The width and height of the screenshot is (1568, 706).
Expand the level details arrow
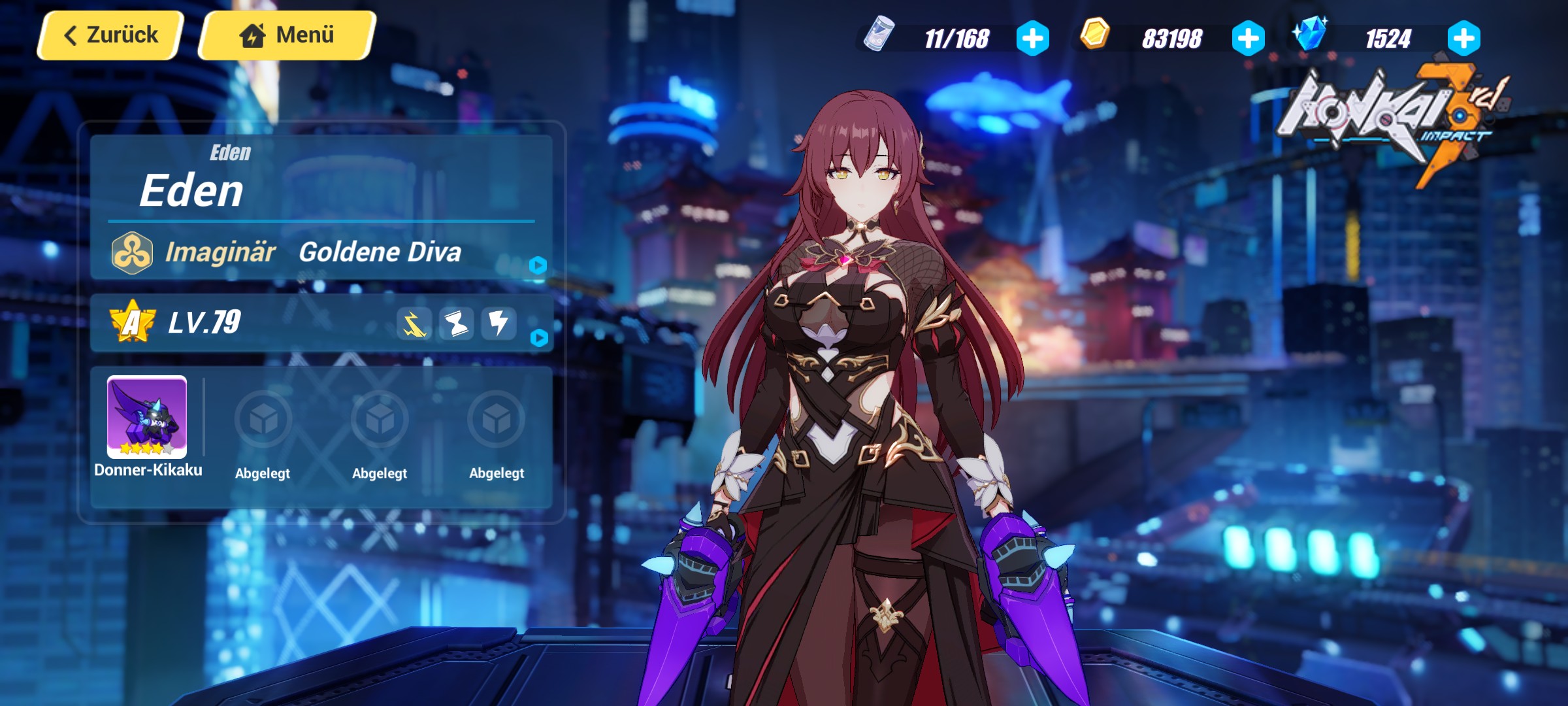point(539,339)
